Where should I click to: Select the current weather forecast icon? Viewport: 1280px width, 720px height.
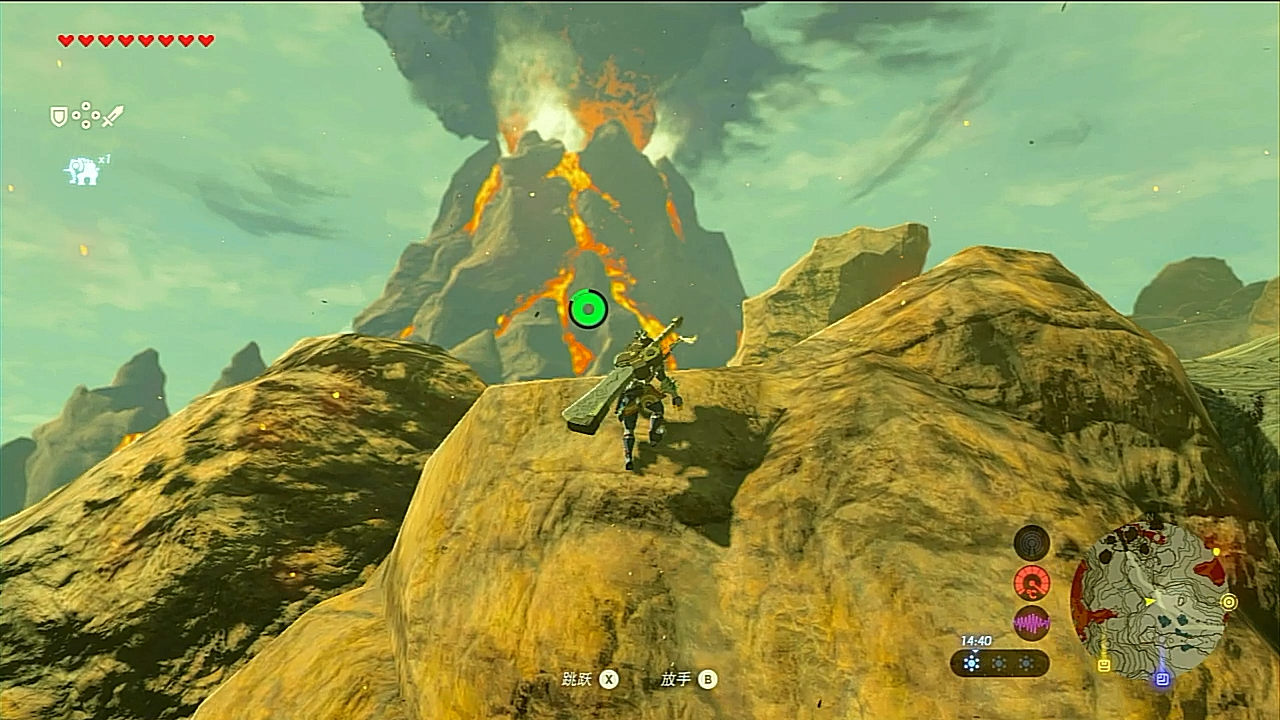[x=972, y=663]
